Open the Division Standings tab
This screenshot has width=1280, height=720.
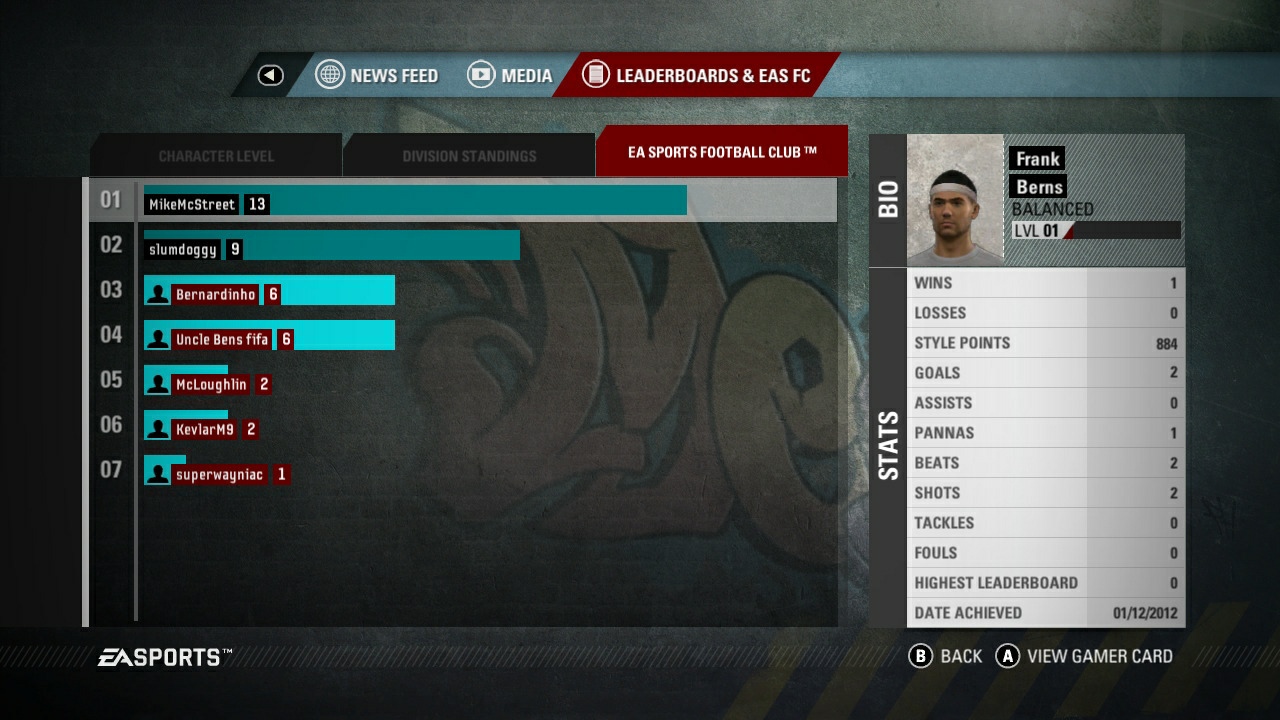click(468, 156)
